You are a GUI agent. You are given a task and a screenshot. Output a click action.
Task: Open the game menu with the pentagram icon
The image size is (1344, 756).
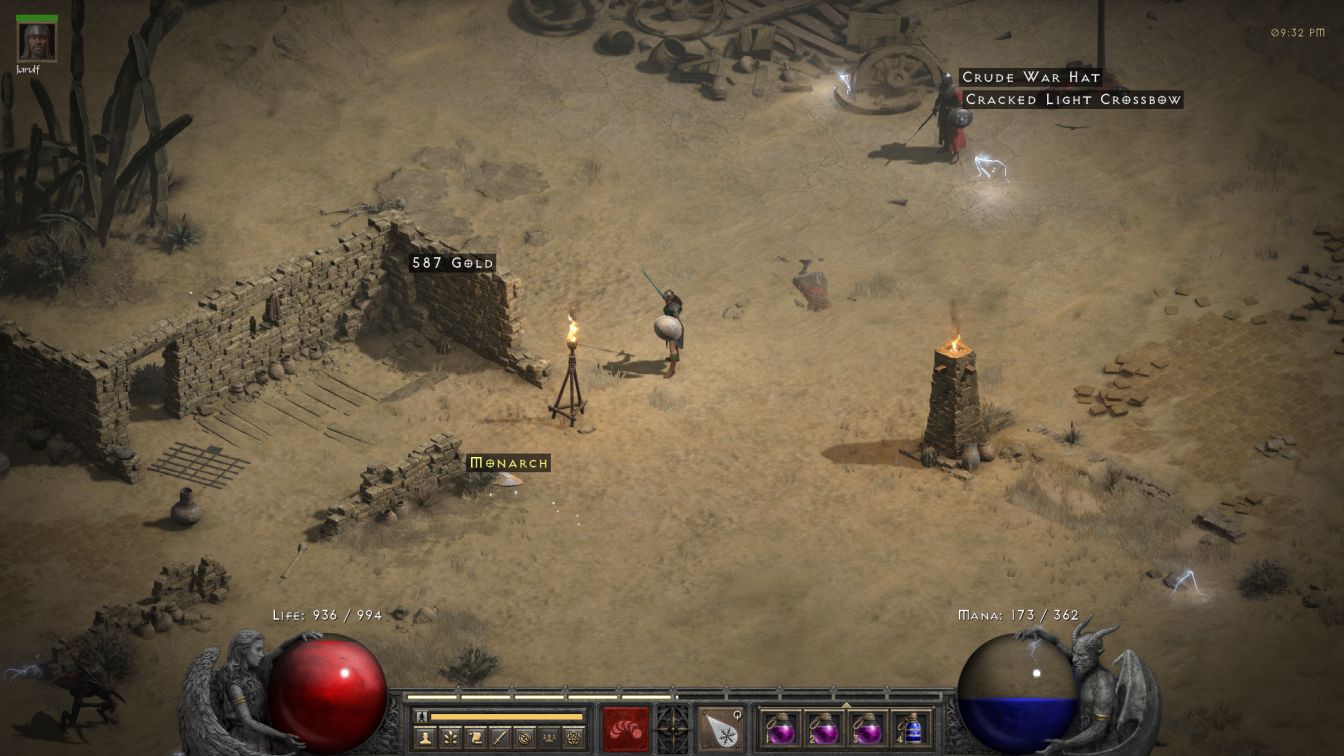(x=574, y=738)
